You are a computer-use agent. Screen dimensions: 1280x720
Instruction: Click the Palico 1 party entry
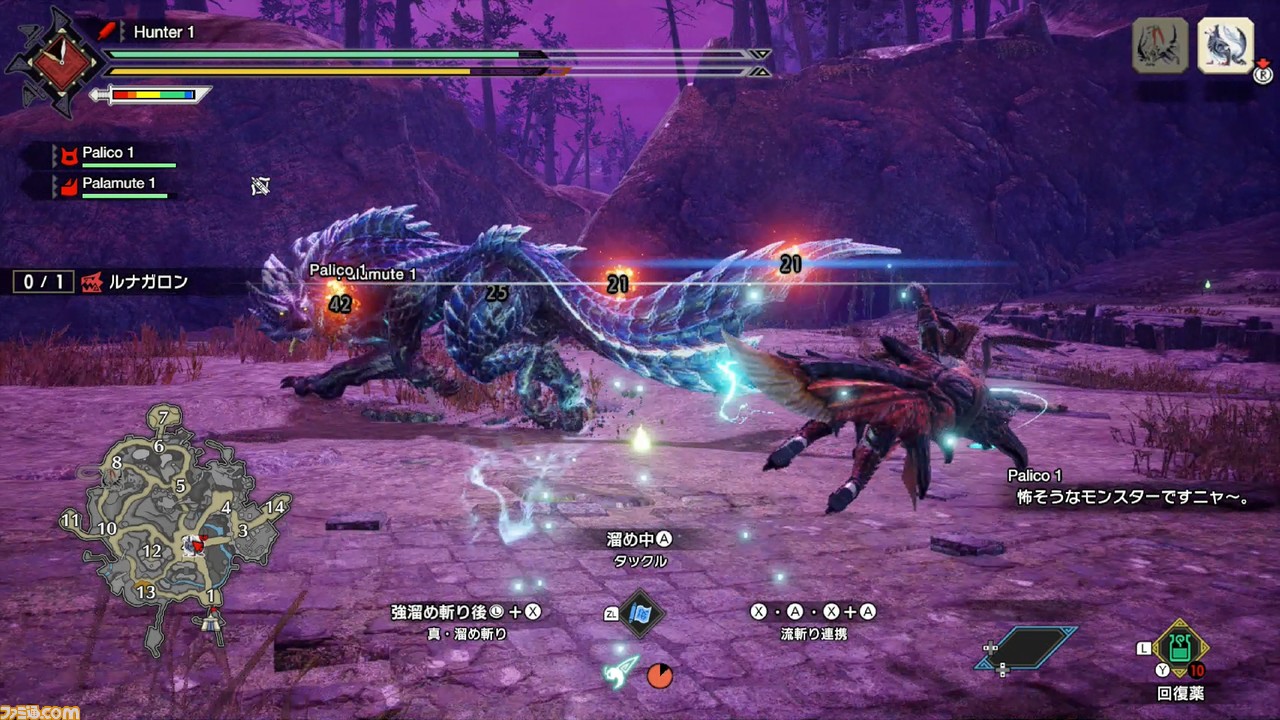(x=108, y=154)
